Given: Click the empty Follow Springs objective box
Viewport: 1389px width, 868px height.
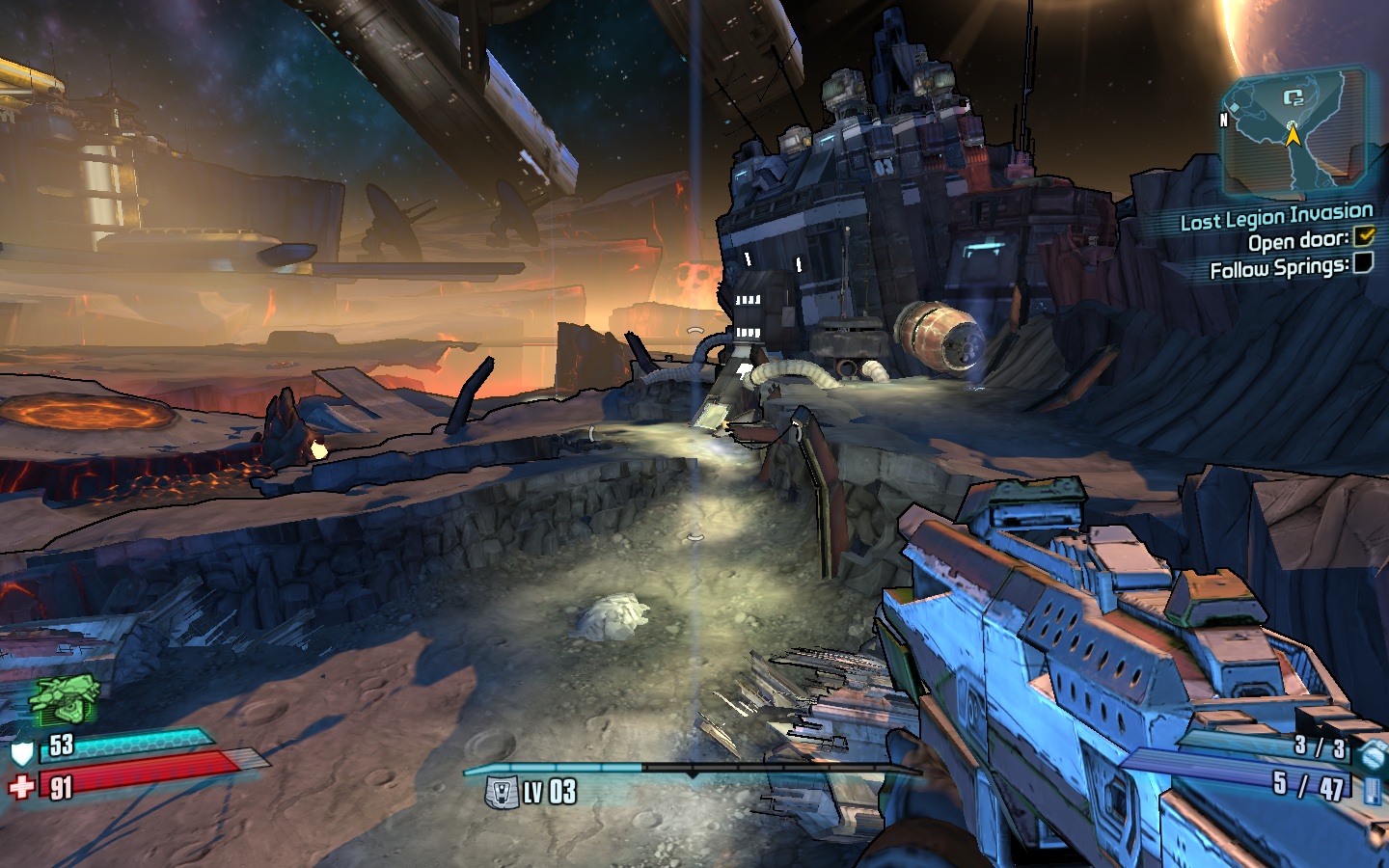Looking at the screenshot, I should pyautogui.click(x=1363, y=263).
